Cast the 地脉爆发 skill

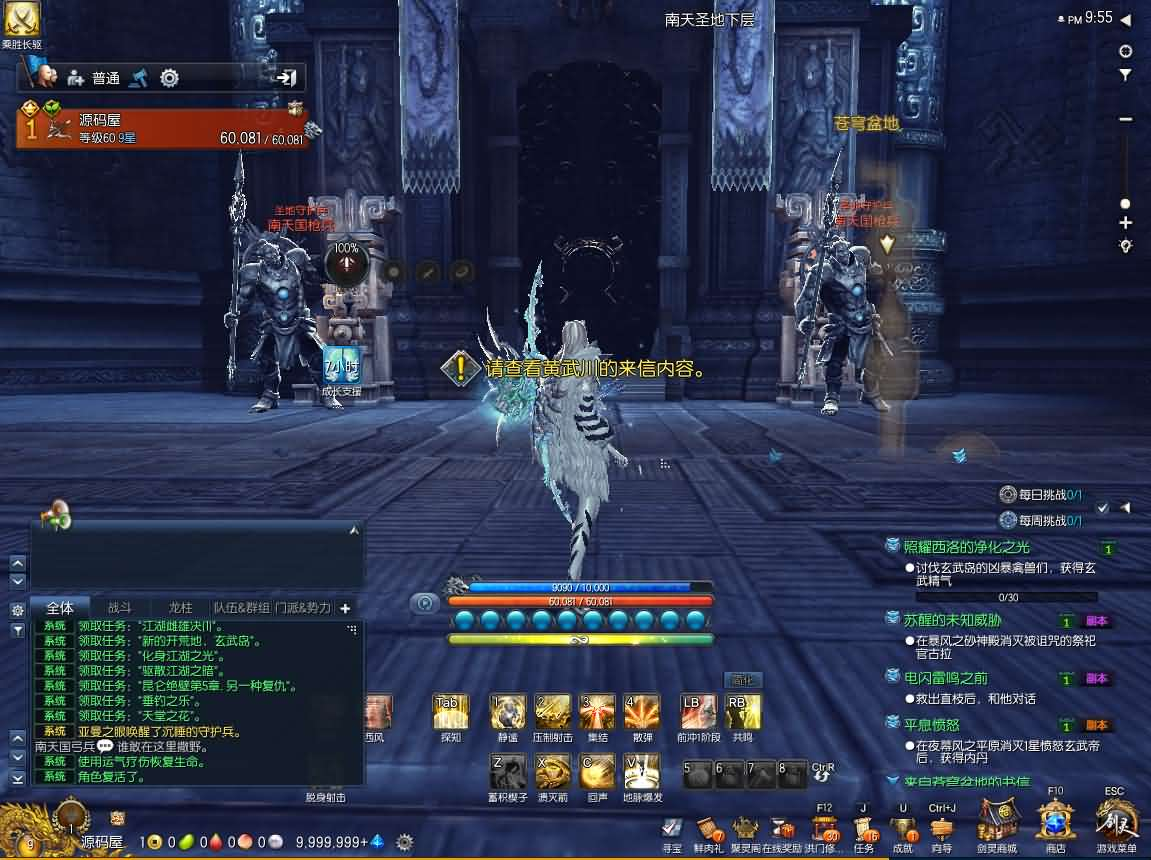pos(641,771)
